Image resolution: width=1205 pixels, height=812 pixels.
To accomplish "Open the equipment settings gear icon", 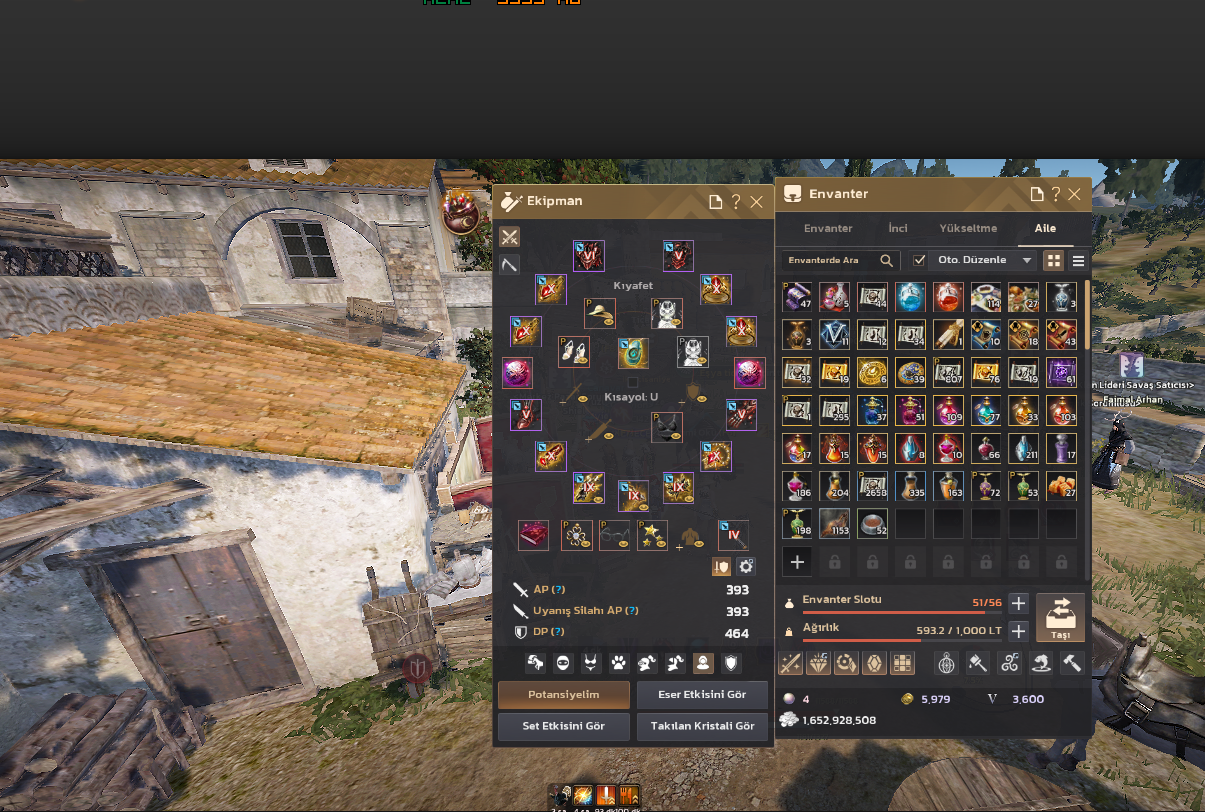I will [746, 566].
